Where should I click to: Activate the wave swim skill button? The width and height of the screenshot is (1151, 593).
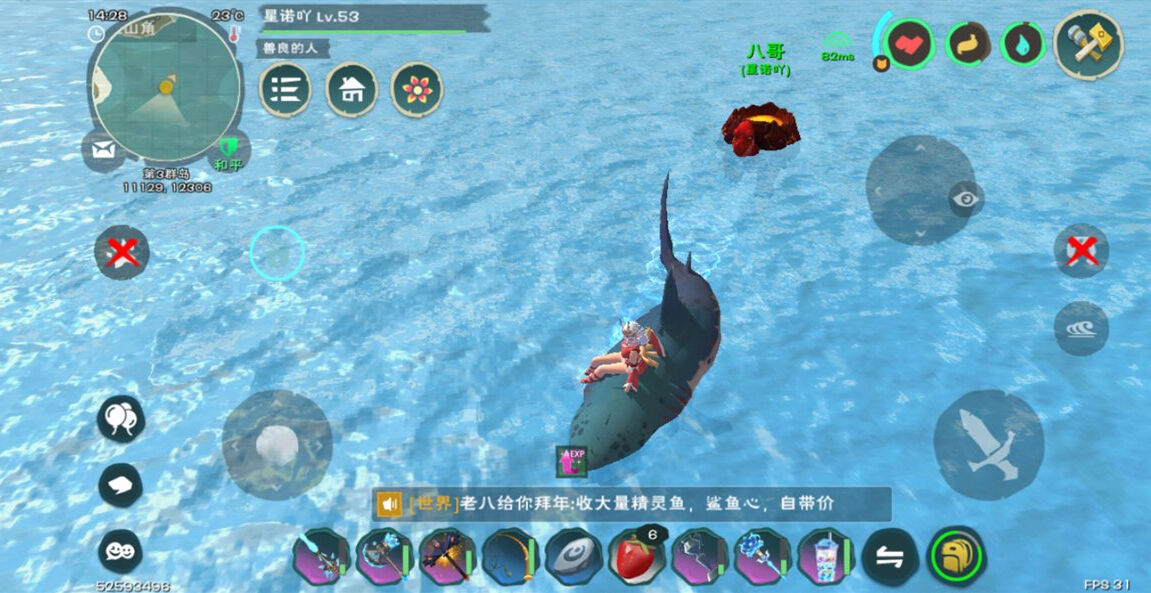(x=1081, y=328)
